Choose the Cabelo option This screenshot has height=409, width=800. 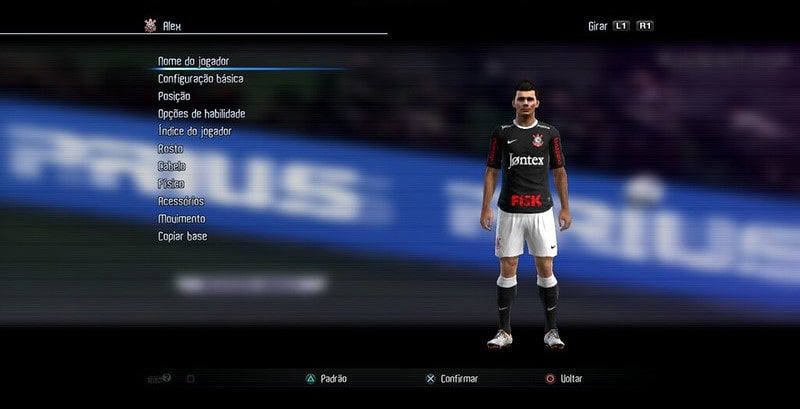pyautogui.click(x=171, y=166)
